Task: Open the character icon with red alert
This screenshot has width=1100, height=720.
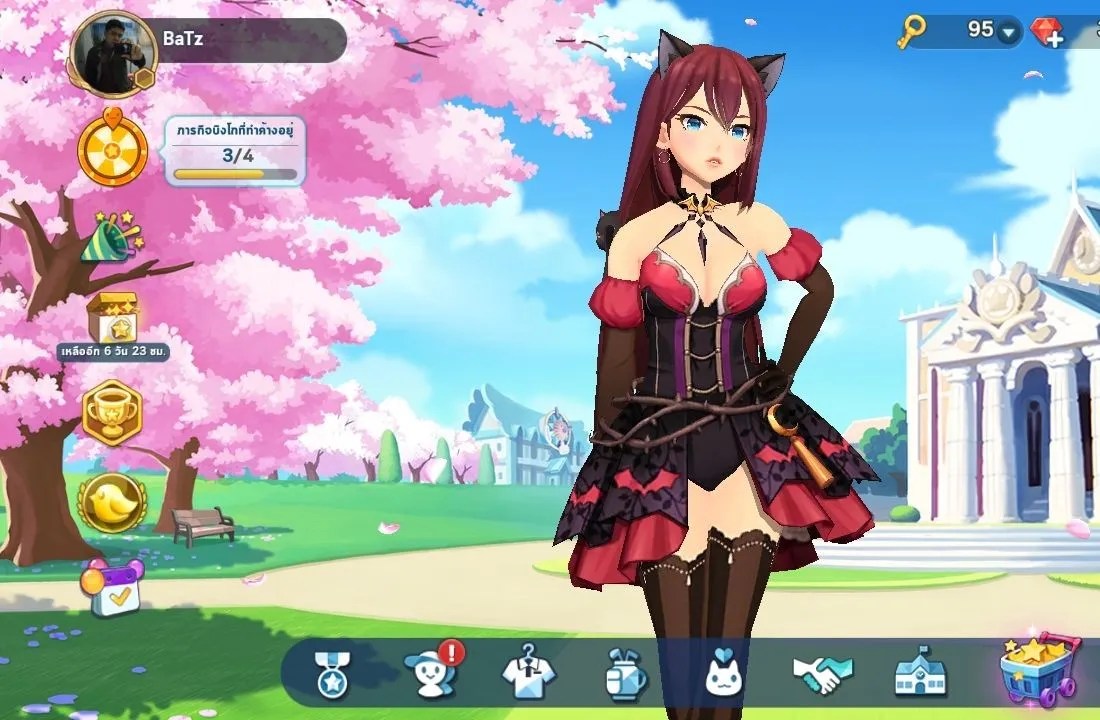Action: pyautogui.click(x=430, y=672)
